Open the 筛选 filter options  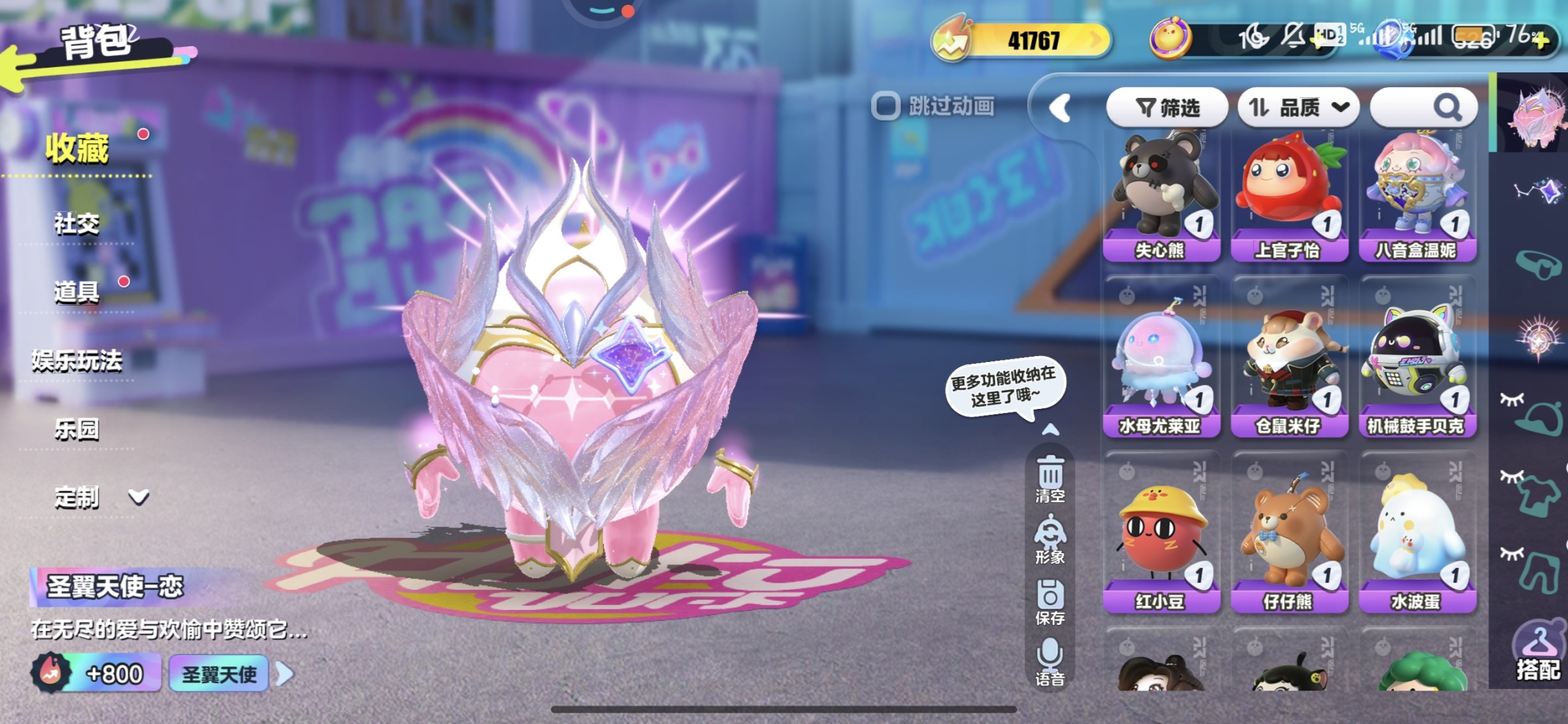click(x=1167, y=107)
